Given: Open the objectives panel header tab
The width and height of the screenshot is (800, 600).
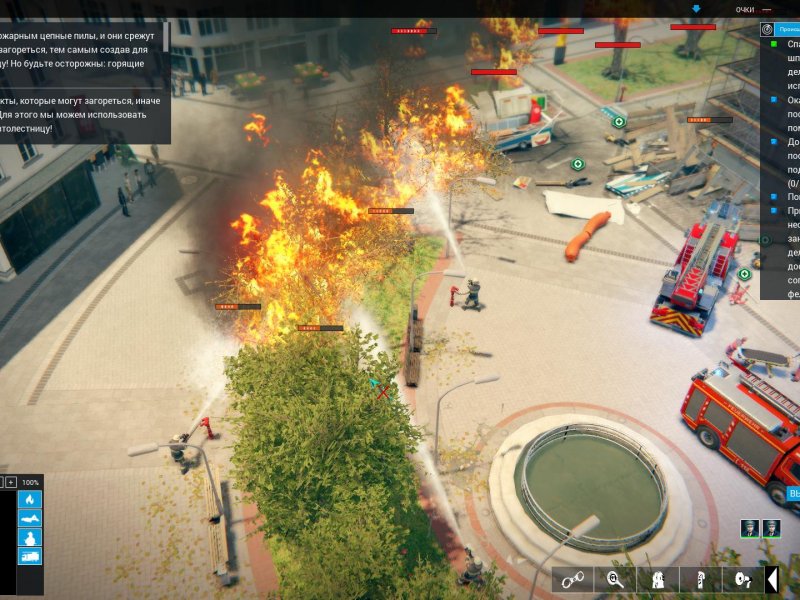Looking at the screenshot, I should point(789,30).
